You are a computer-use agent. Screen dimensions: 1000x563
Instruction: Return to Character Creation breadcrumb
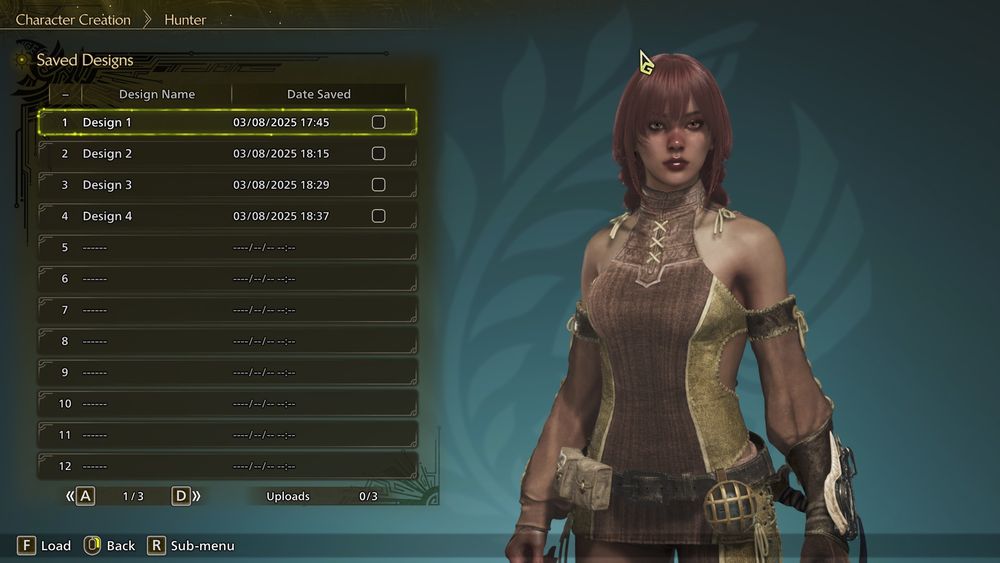tap(73, 19)
